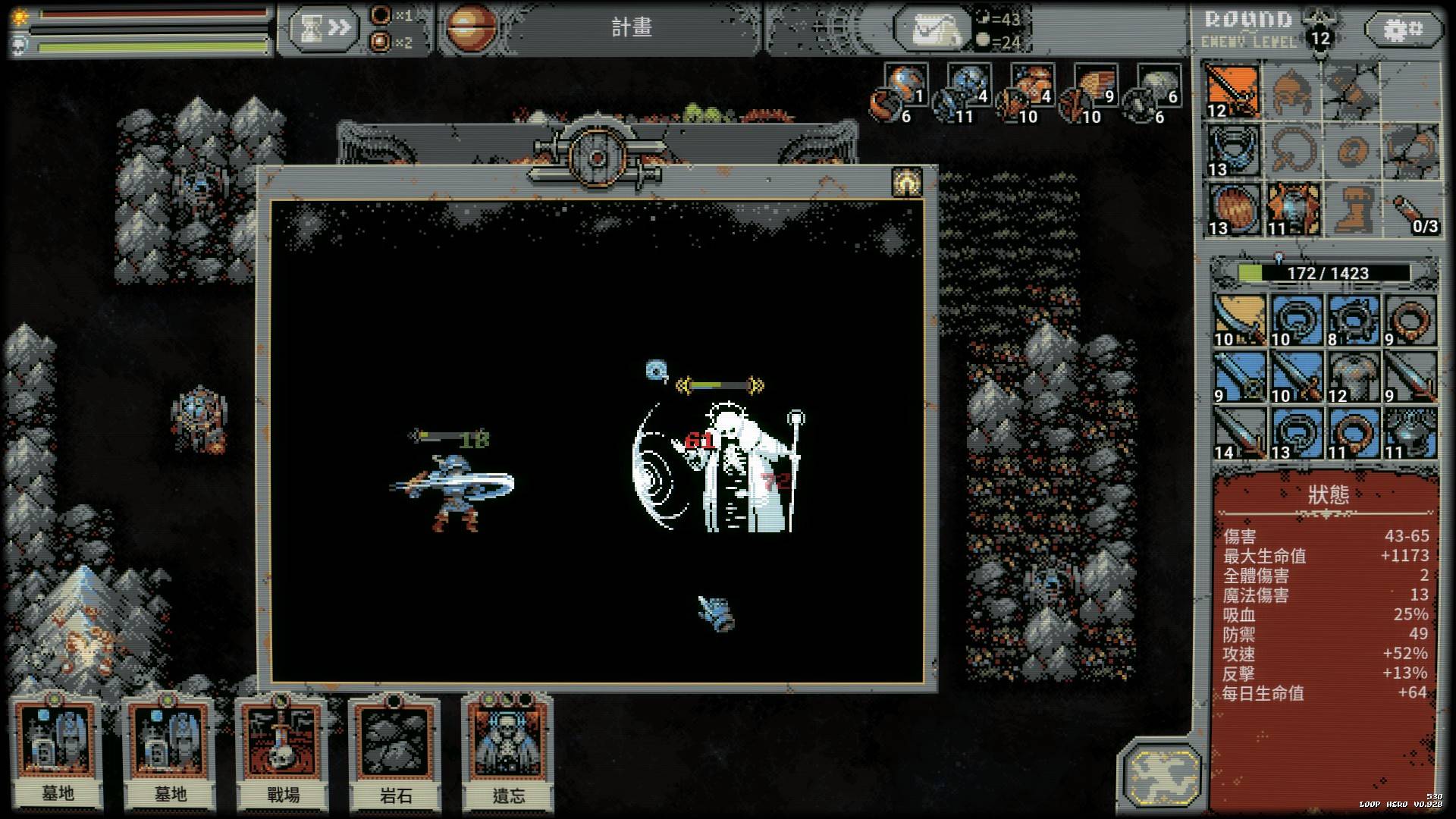The height and width of the screenshot is (819, 1456).
Task: Click the icon on the battle window corner
Action: pyautogui.click(x=906, y=183)
